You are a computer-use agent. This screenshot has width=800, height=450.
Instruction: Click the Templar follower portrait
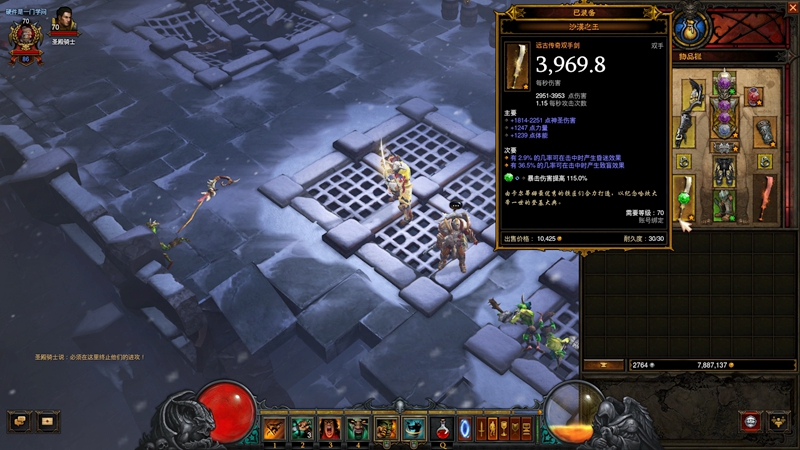(63, 20)
